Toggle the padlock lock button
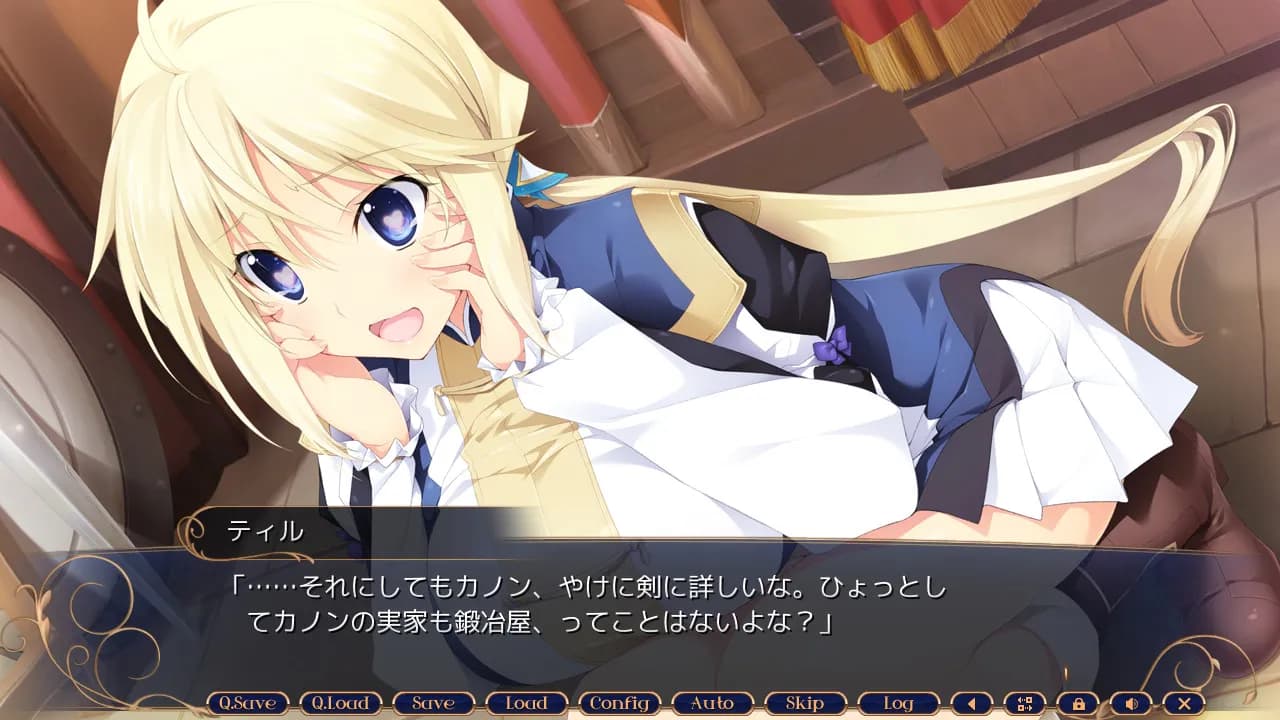Screen dimensions: 1280x720 [x=1078, y=703]
